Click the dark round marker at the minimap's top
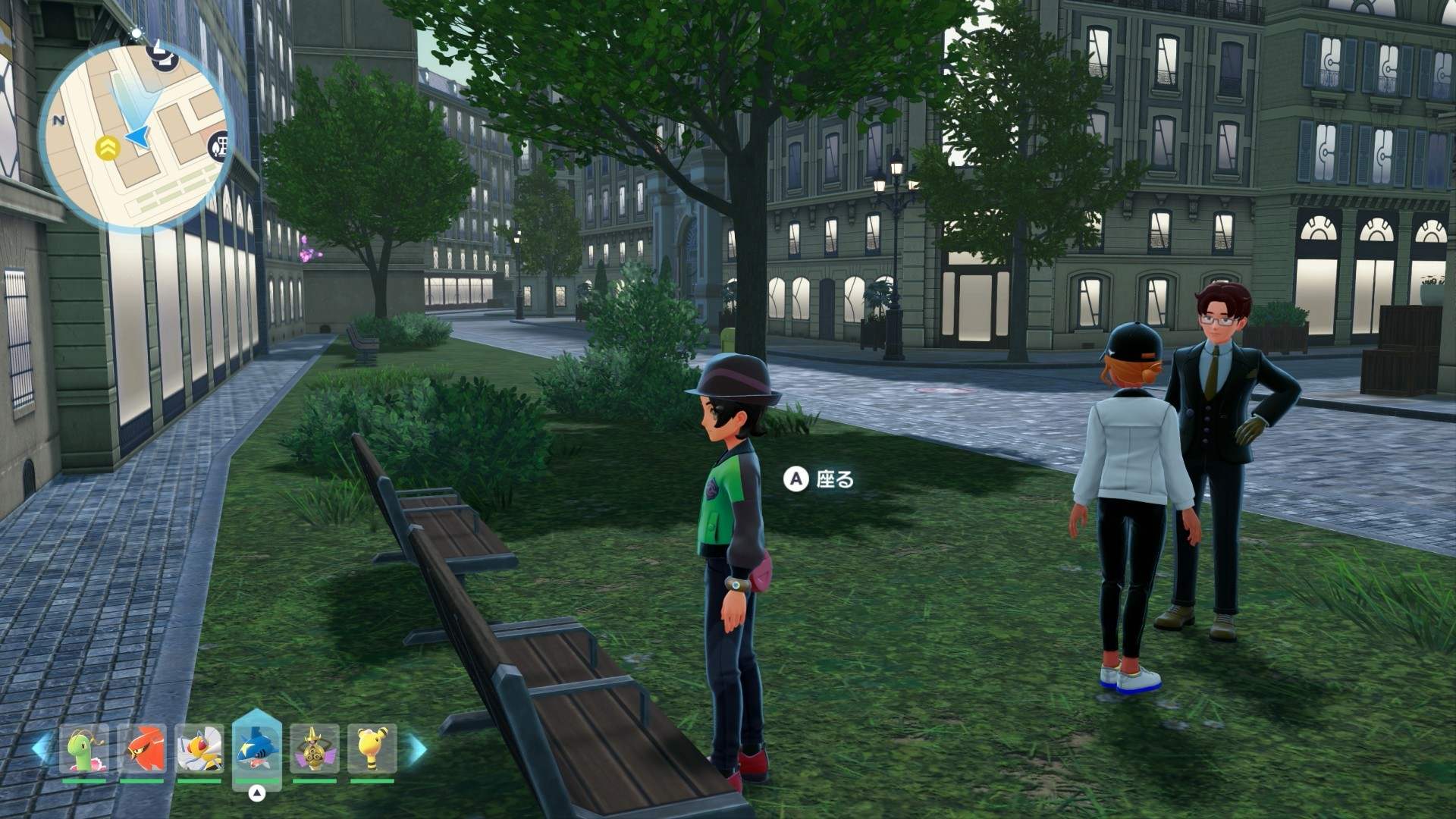1456x819 pixels. (x=163, y=55)
